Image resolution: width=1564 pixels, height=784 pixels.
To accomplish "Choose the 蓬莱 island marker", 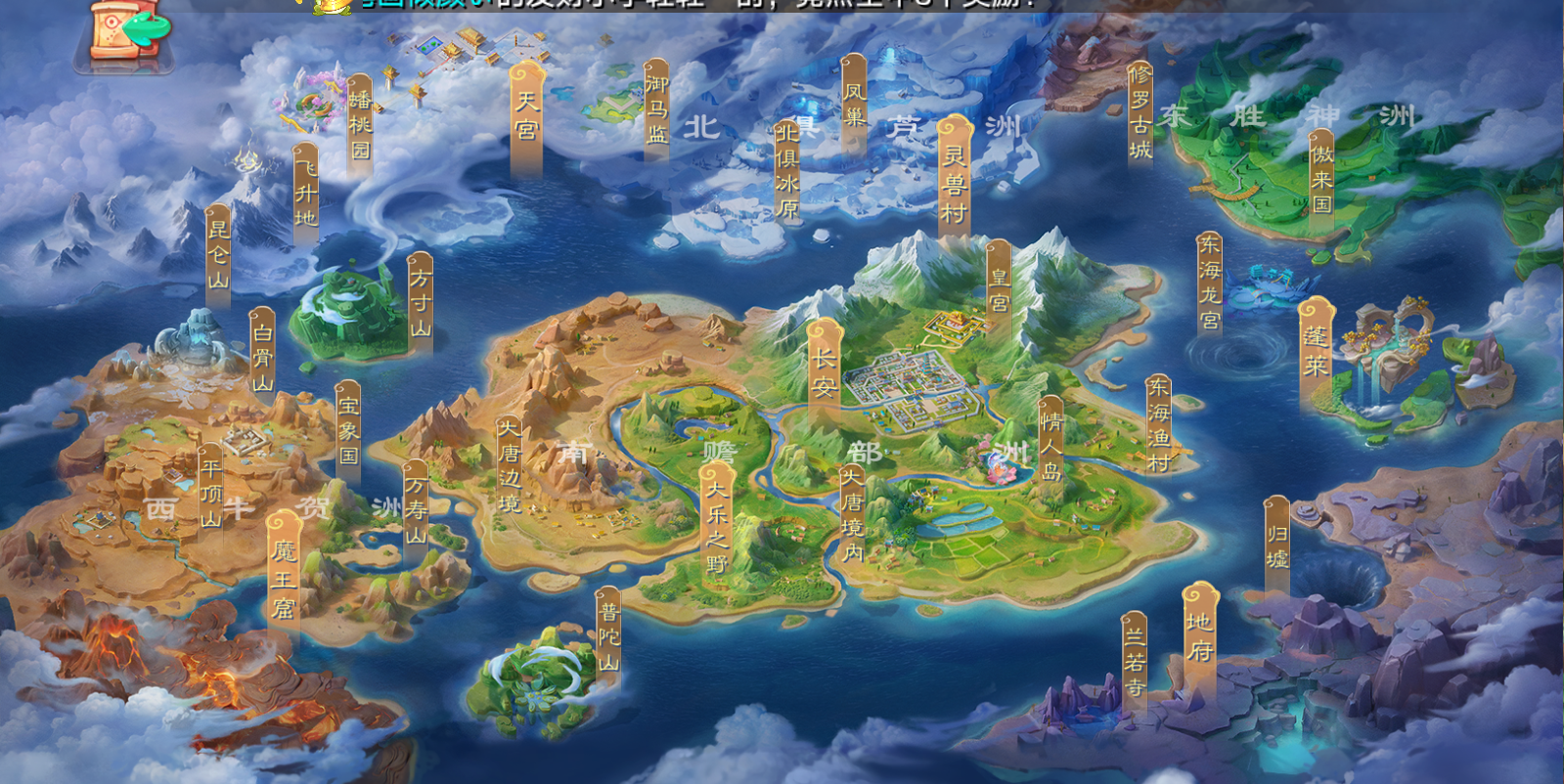I will [1316, 352].
